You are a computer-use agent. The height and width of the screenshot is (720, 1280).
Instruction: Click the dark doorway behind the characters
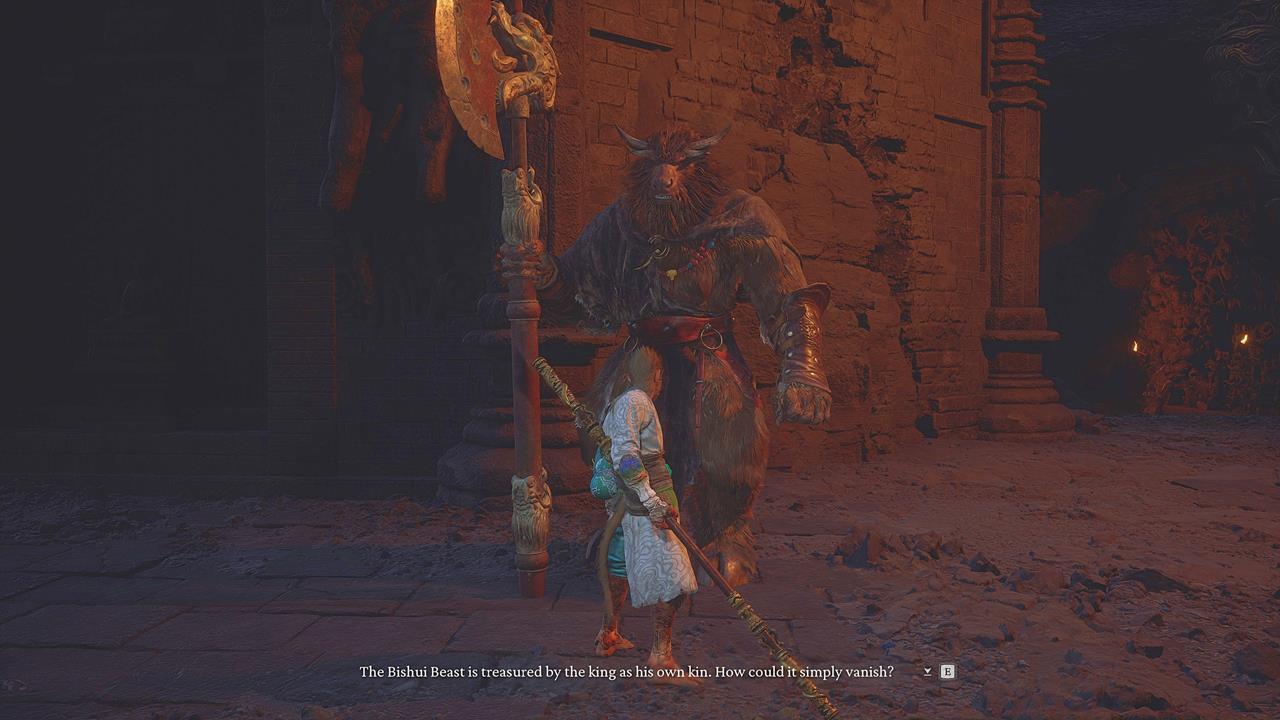(200, 300)
